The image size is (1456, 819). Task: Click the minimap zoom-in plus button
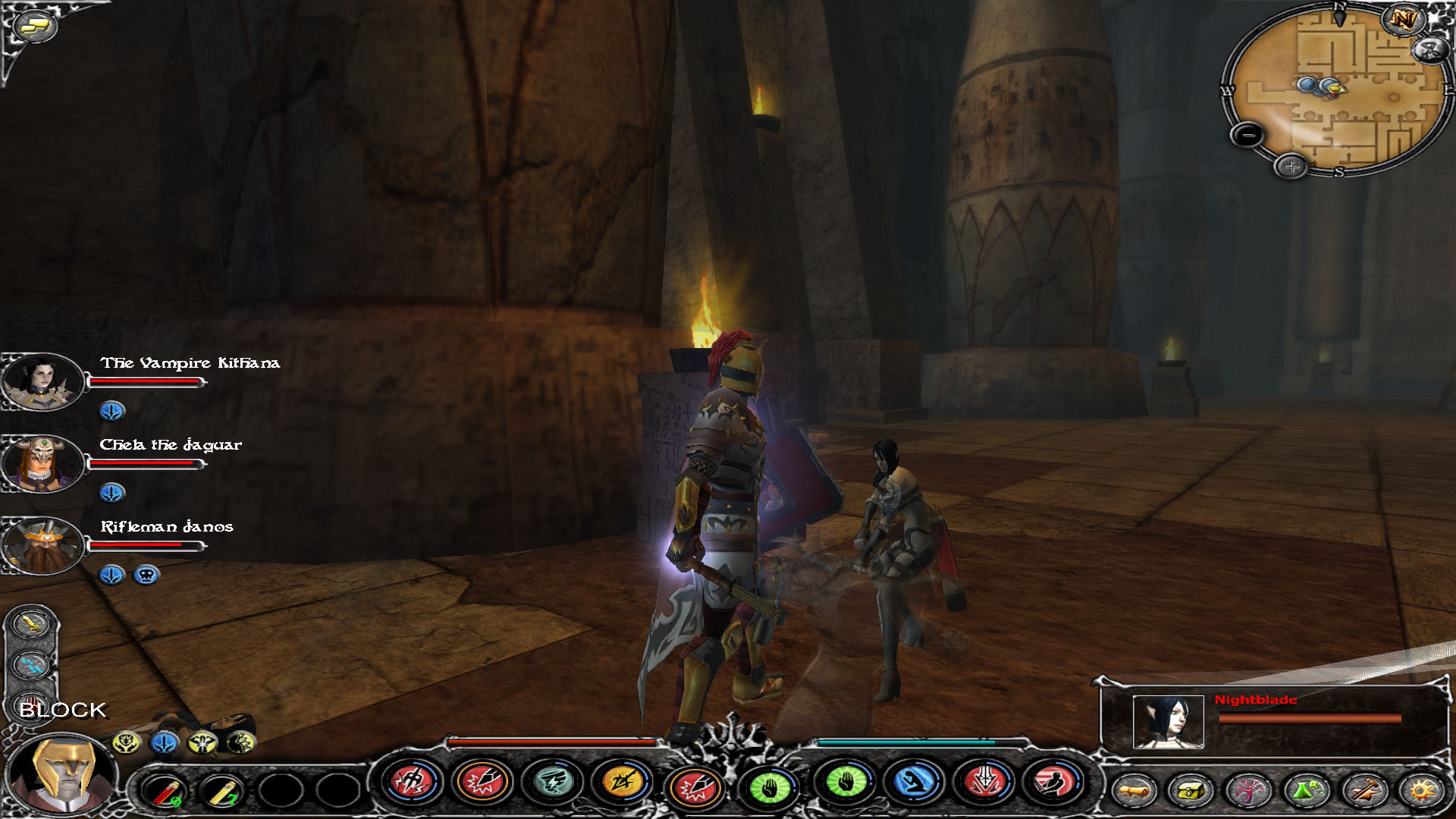(x=1291, y=166)
